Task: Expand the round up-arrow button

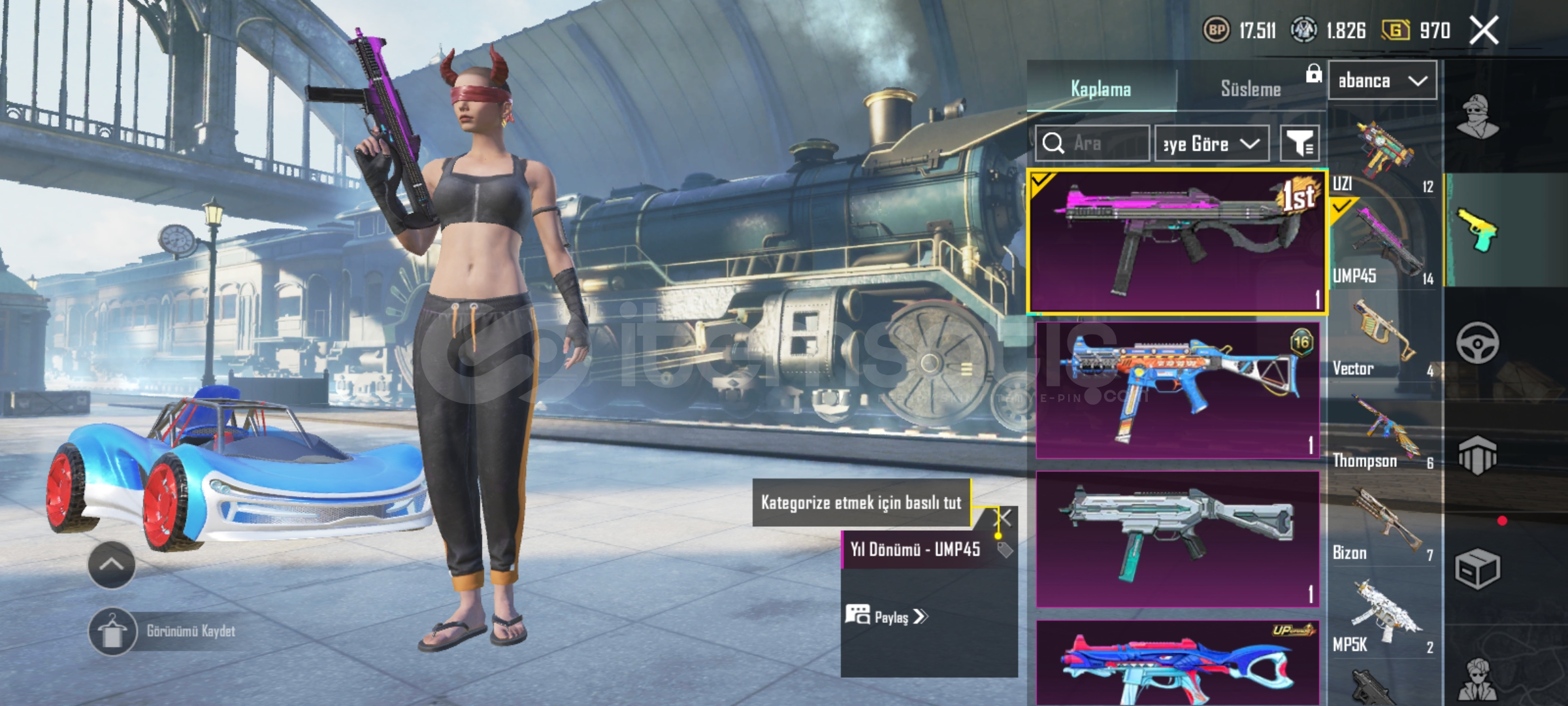Action: 111,565
